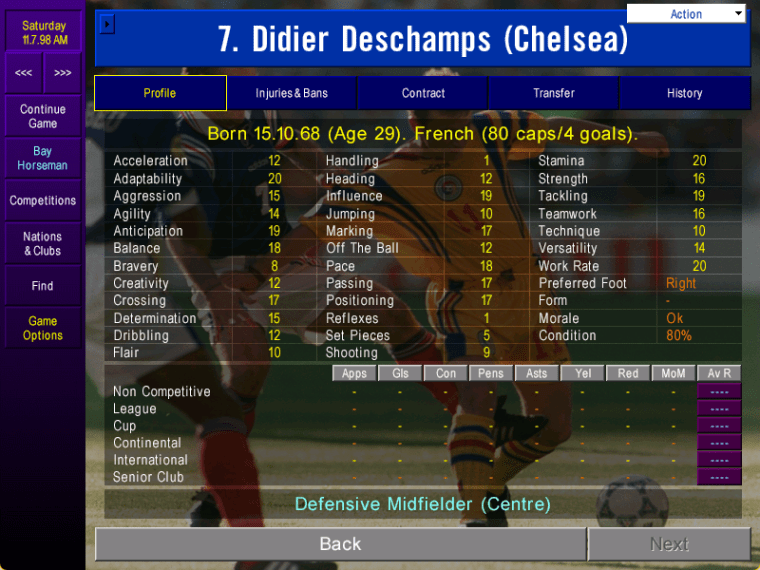Image resolution: width=760 pixels, height=570 pixels.
Task: Open the Contract tab
Action: coord(423,93)
